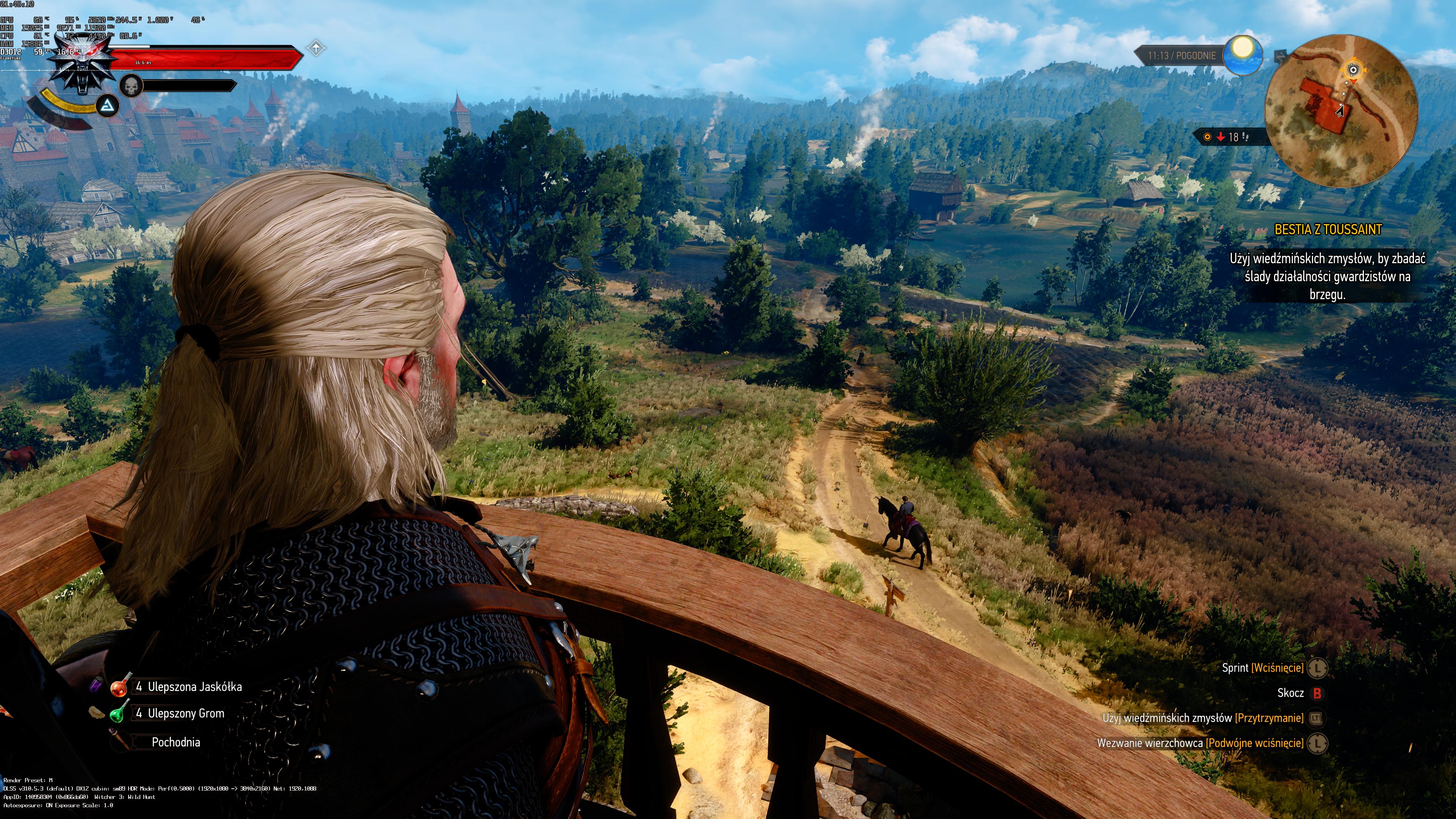Click the diamond buff icon by health bar
1456x819 pixels.
point(316,49)
